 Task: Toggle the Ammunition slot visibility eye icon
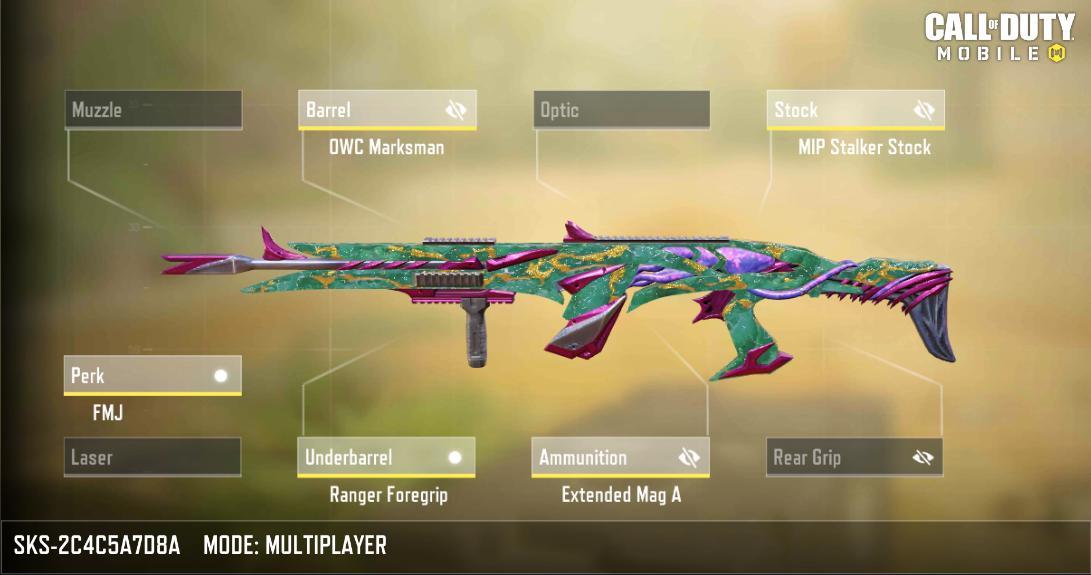coord(689,458)
